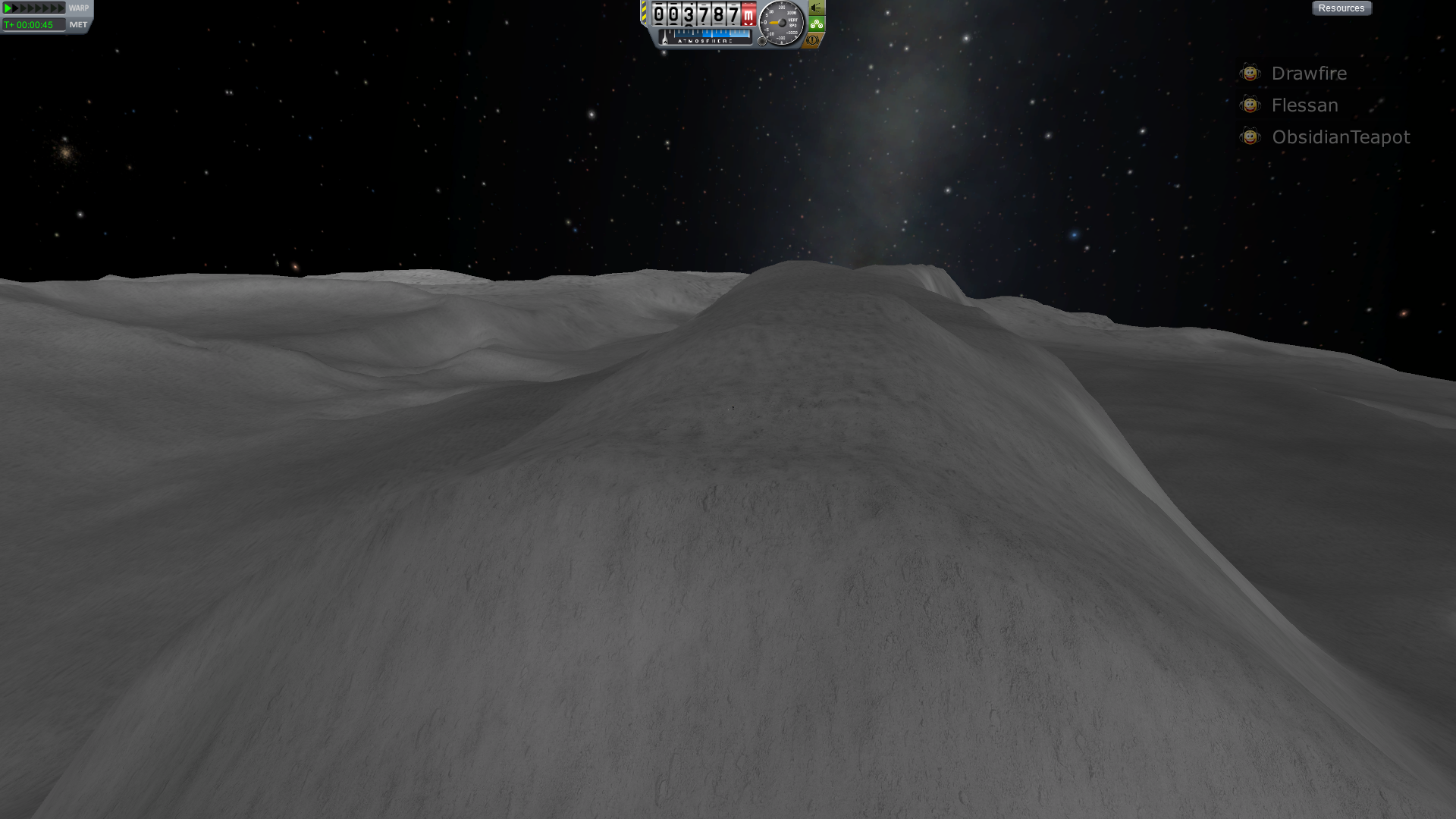Select the ObsidianTeapot player entry
Image resolution: width=1456 pixels, height=819 pixels.
pos(1340,137)
